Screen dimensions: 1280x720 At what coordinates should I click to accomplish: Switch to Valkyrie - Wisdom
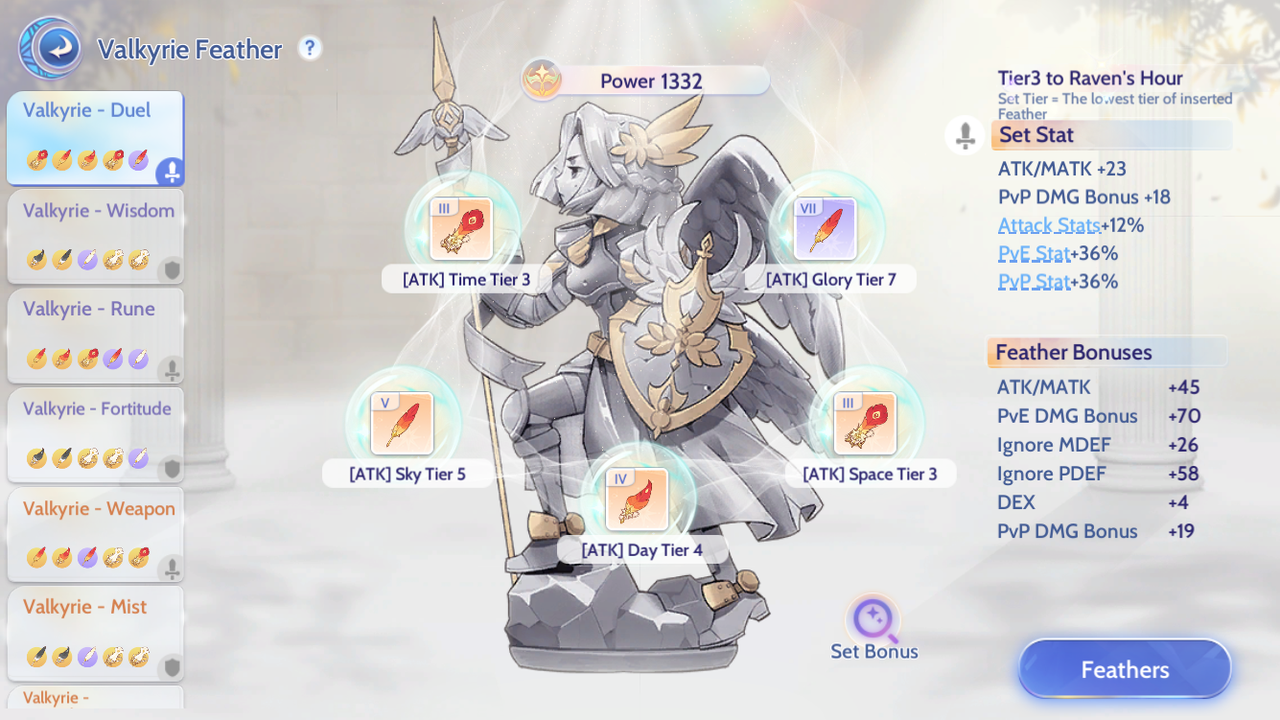coord(95,236)
